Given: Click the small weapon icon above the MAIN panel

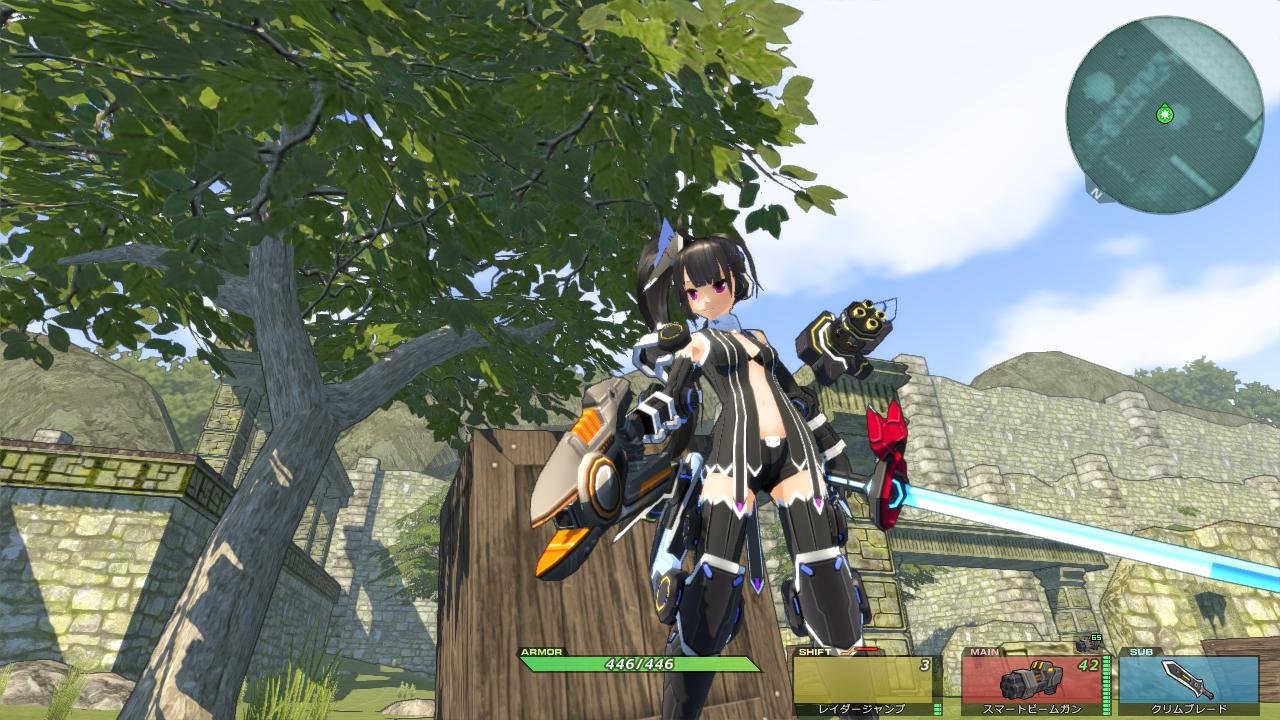Looking at the screenshot, I should coord(1089,647).
